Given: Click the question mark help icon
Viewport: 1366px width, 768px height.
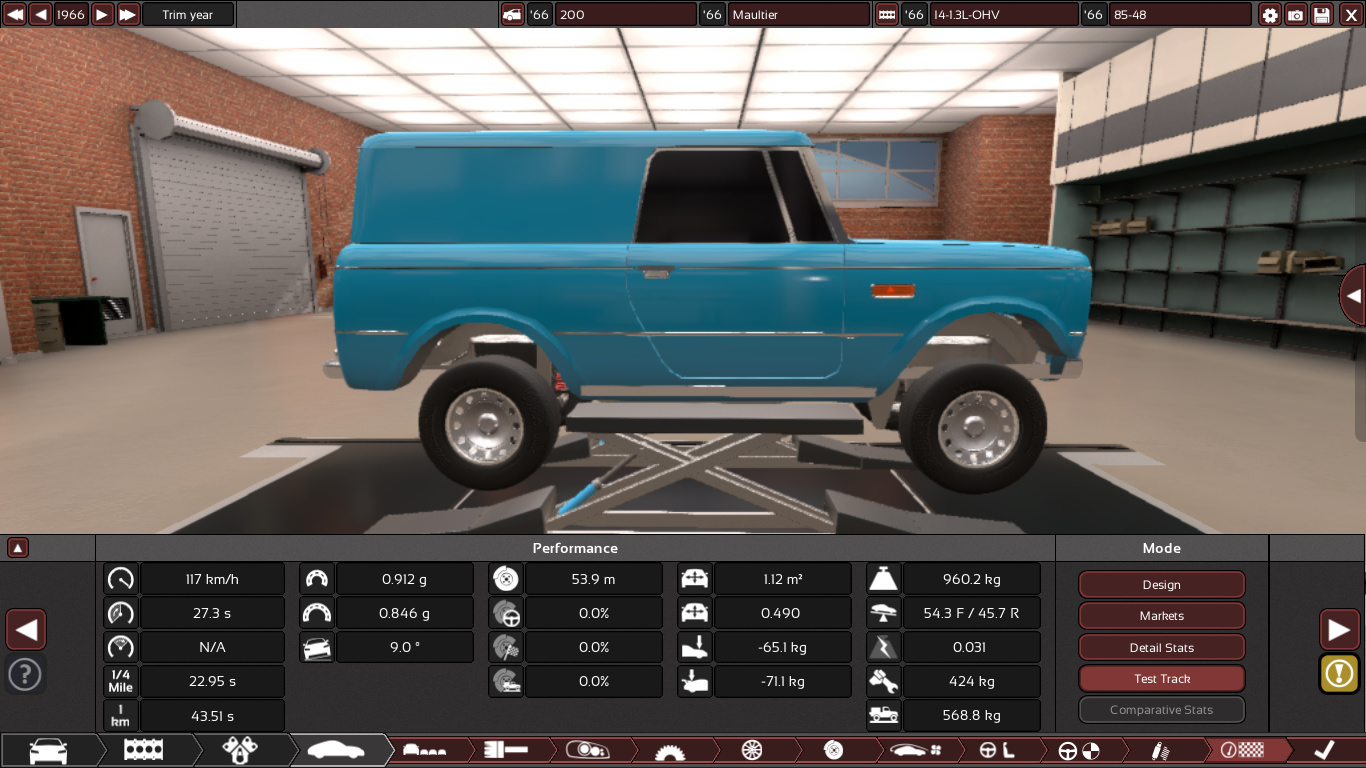Looking at the screenshot, I should click(25, 674).
